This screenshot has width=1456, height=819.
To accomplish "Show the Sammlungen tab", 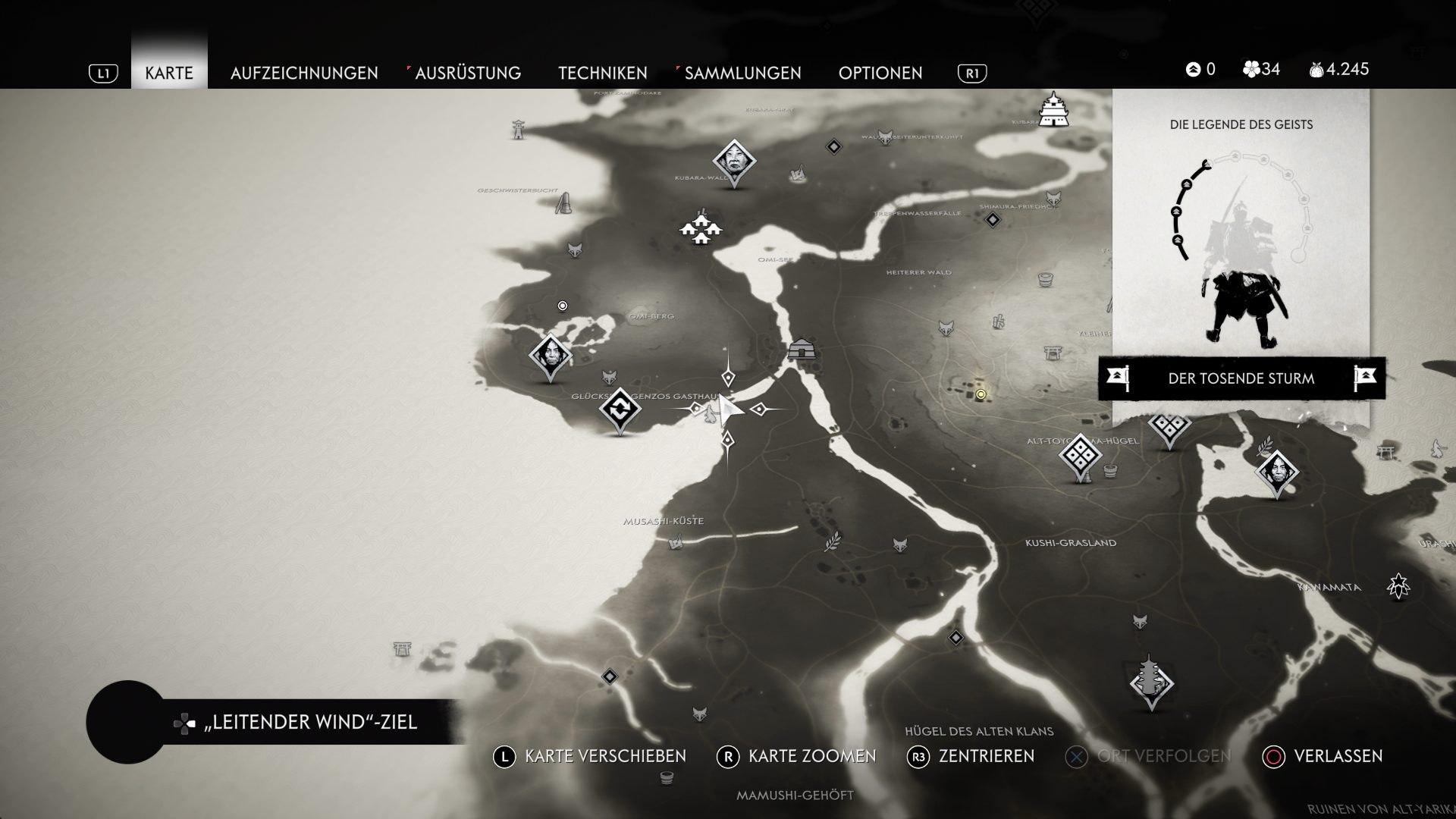I will click(x=742, y=73).
